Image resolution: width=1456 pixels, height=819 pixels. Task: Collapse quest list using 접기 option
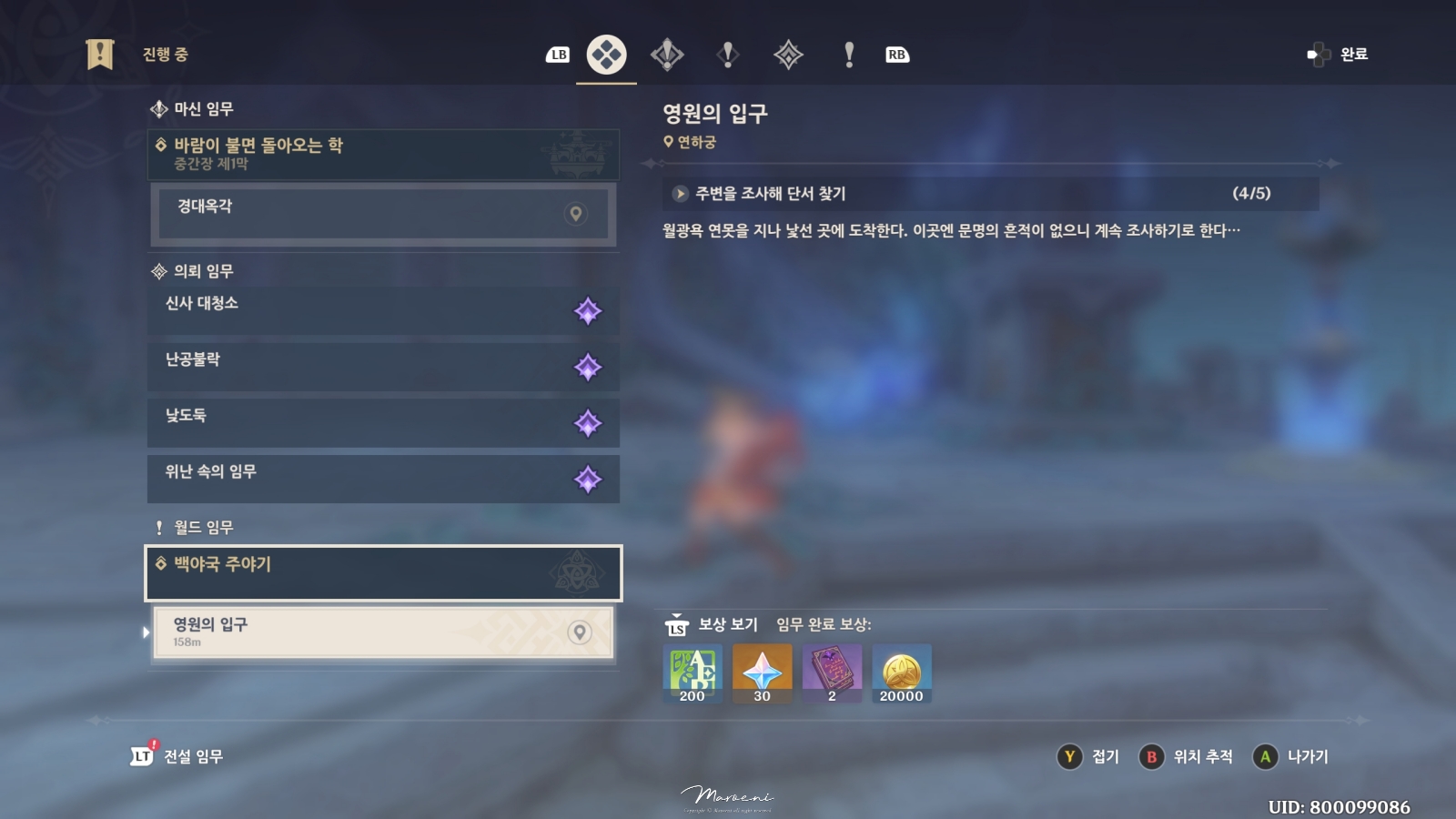[1091, 756]
